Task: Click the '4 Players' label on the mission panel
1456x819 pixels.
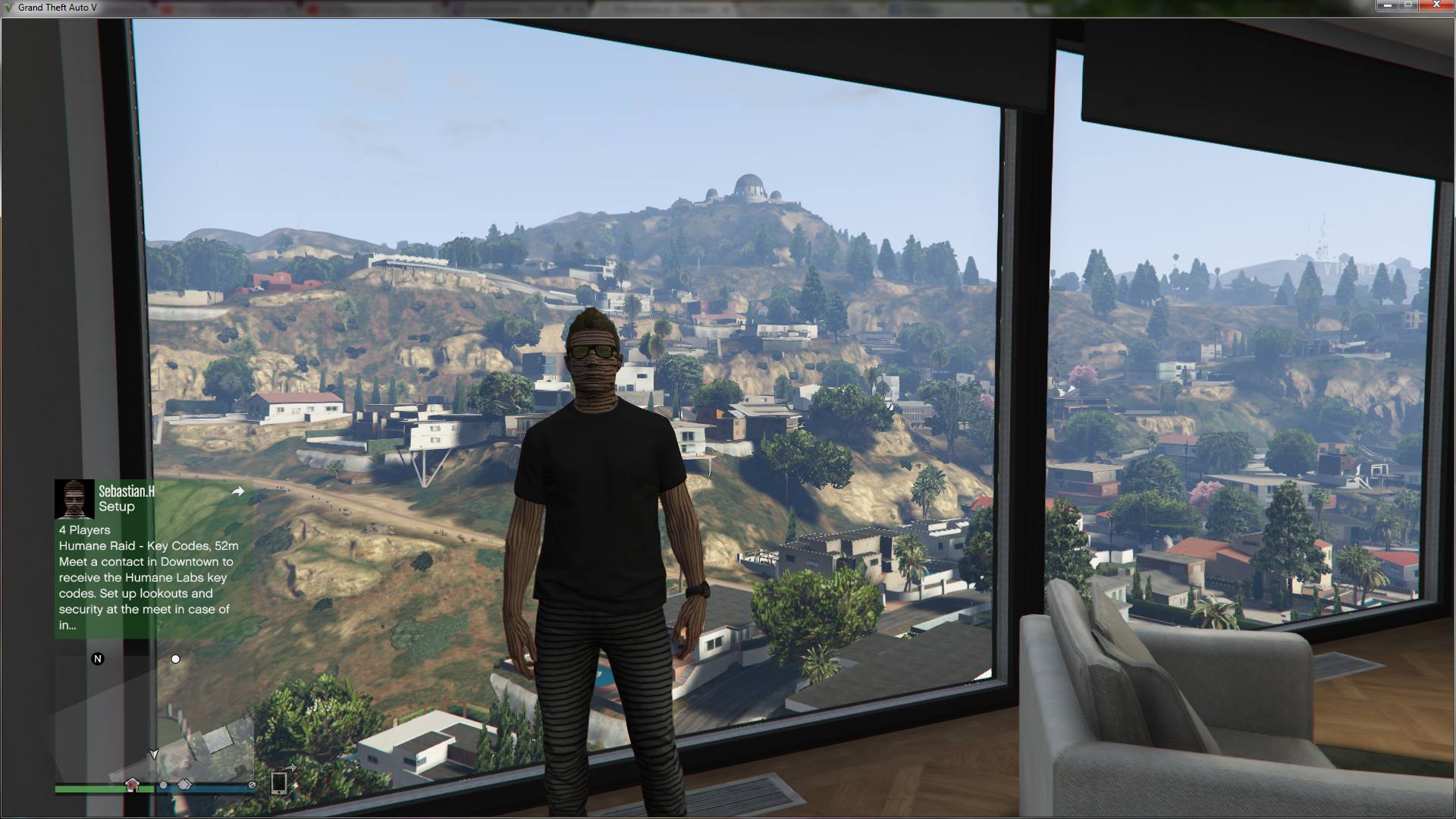Action: click(84, 530)
